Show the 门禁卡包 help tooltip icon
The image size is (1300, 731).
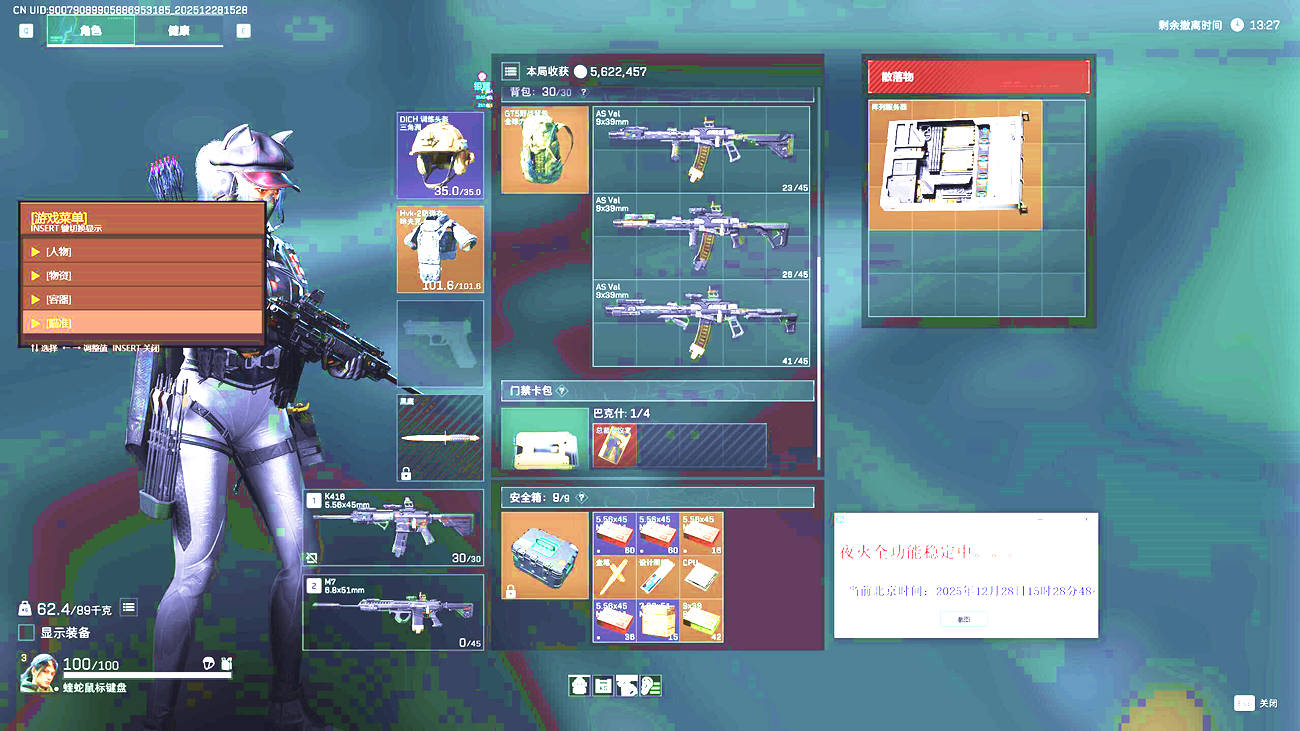click(562, 391)
